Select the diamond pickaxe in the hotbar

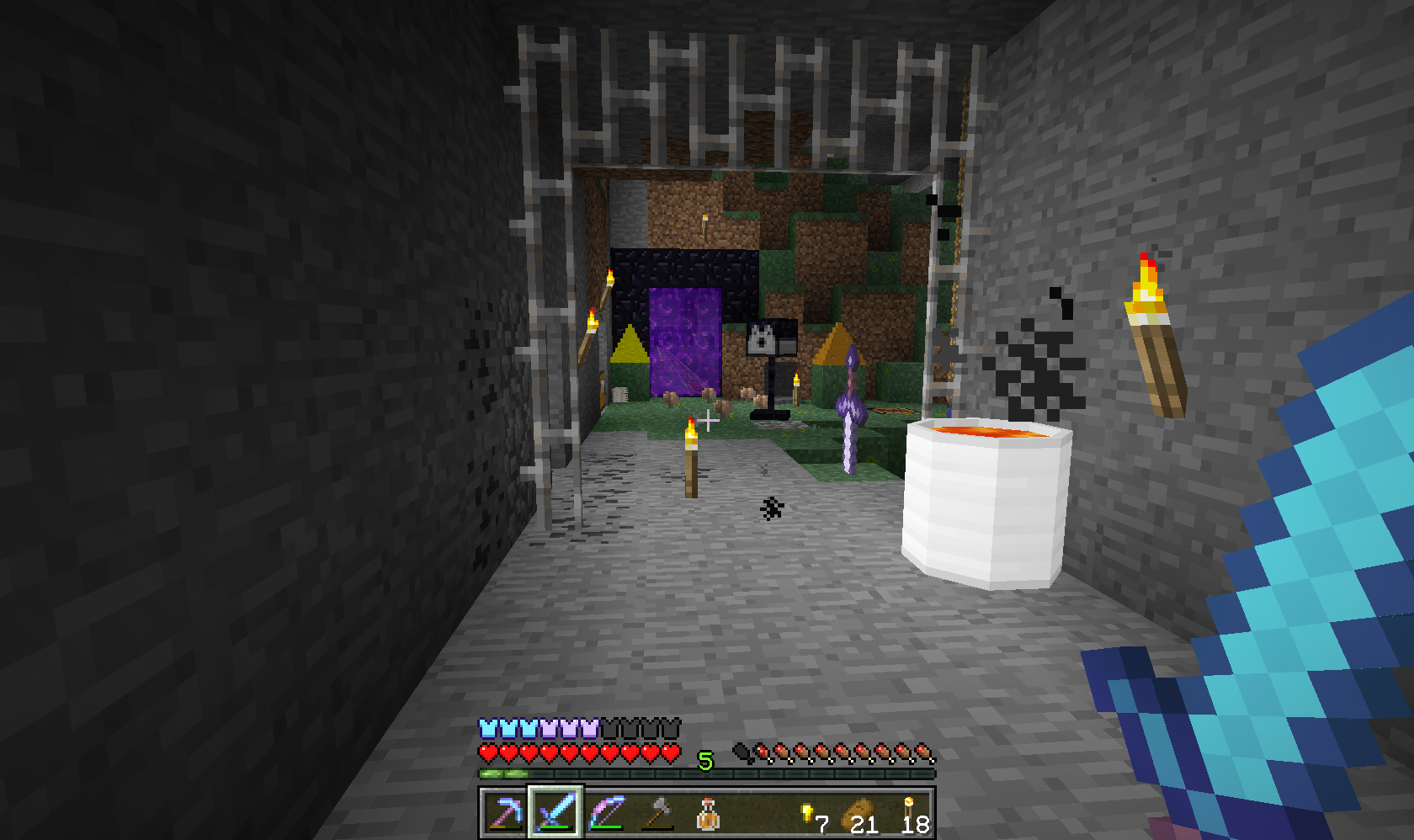coord(503,815)
